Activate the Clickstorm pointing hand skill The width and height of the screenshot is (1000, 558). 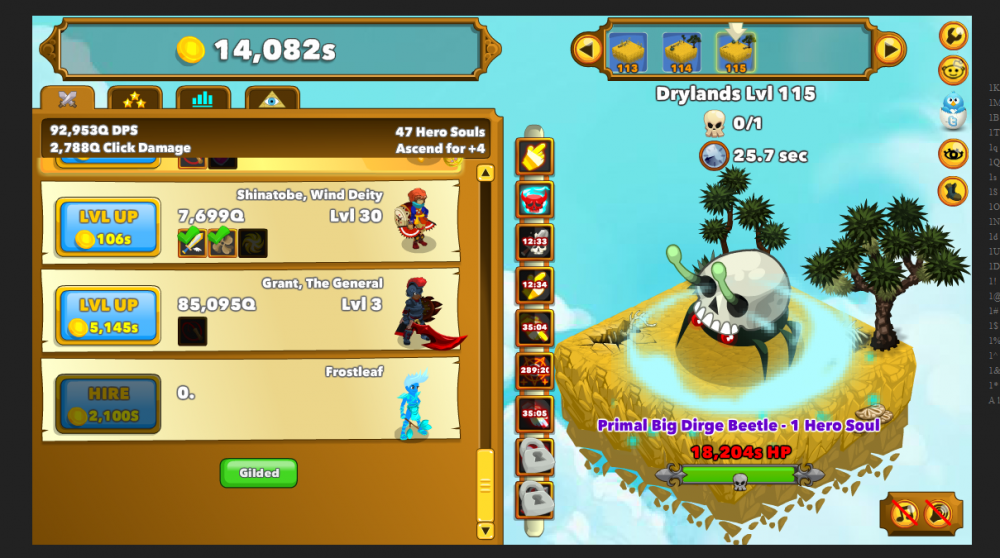tap(535, 156)
